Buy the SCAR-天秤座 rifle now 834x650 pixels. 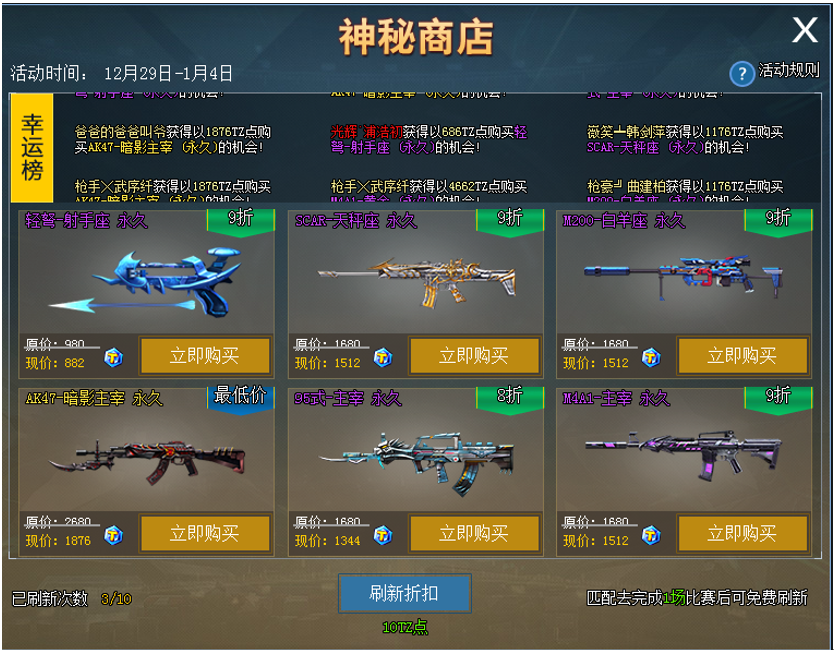point(474,356)
